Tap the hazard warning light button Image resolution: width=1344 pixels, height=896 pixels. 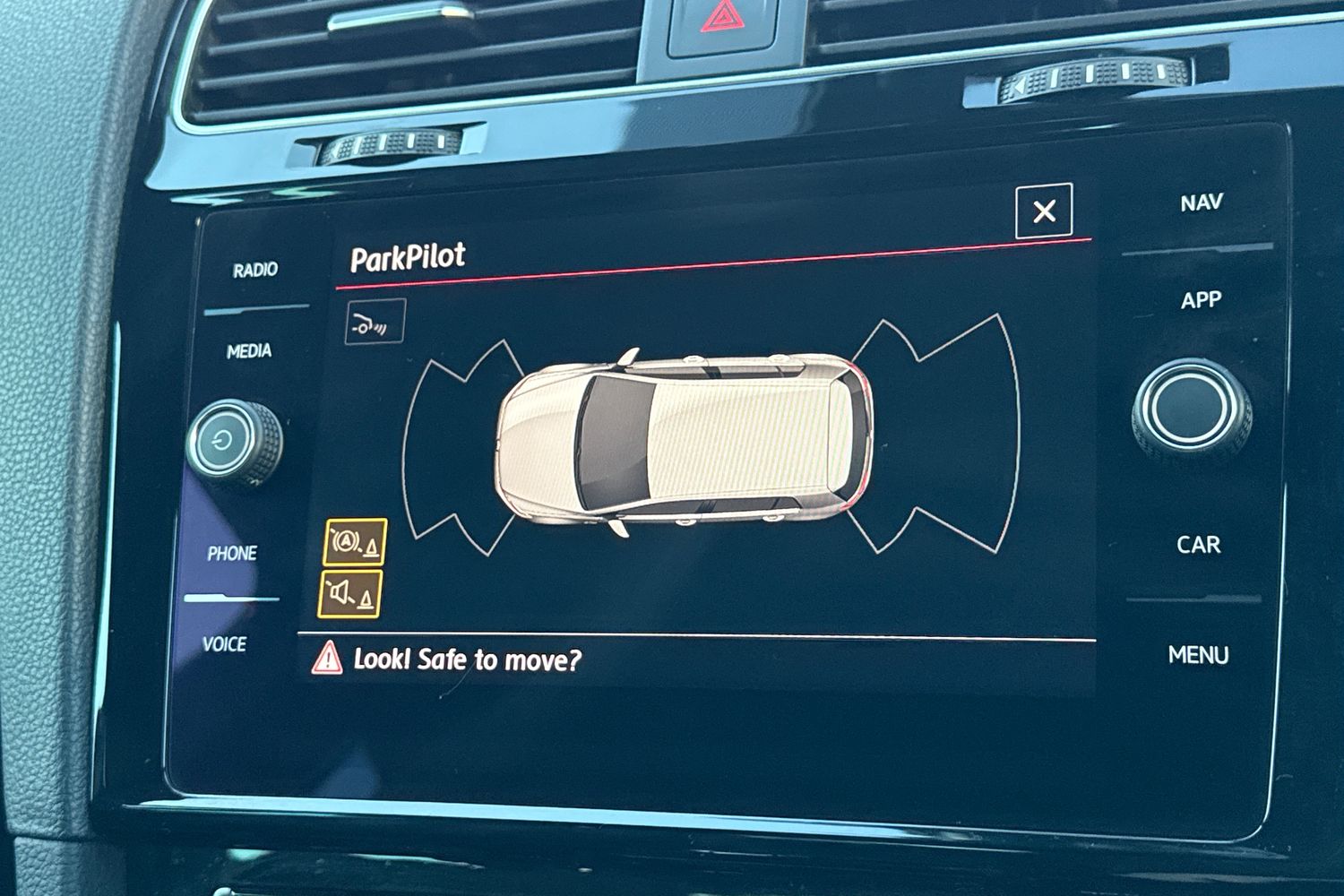722,20
